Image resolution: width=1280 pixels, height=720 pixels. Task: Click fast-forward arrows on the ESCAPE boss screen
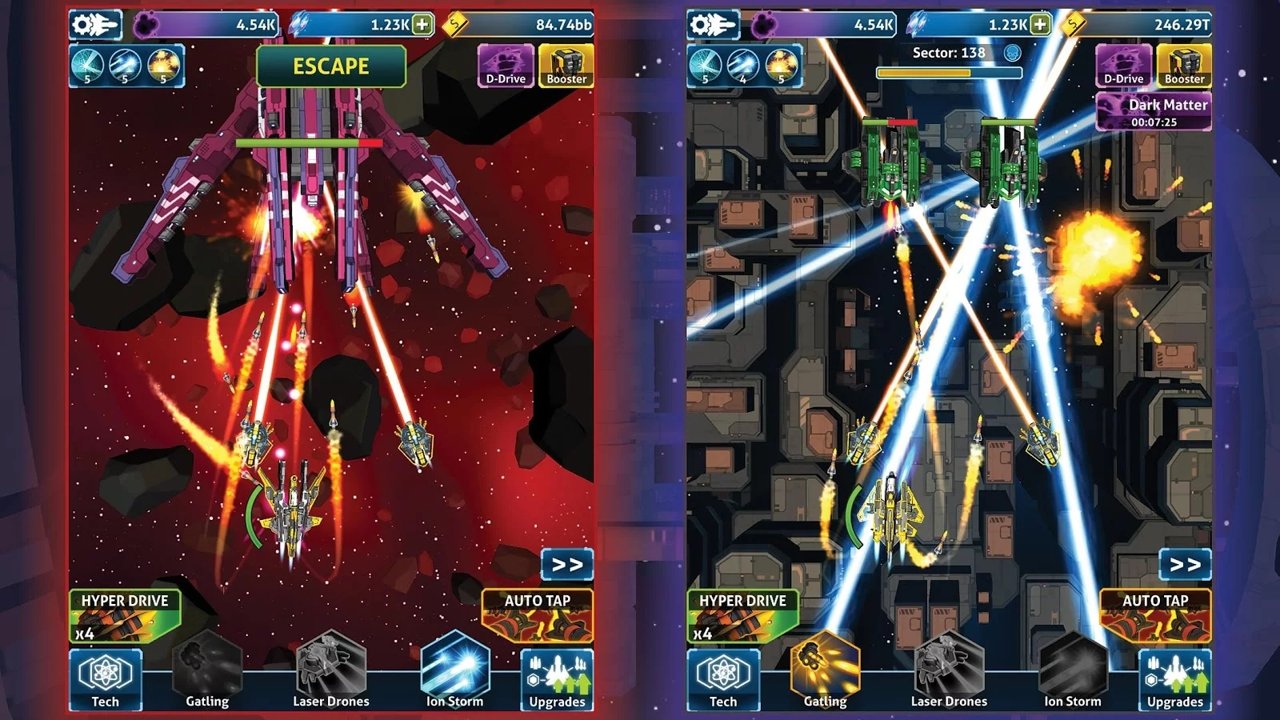pos(567,564)
